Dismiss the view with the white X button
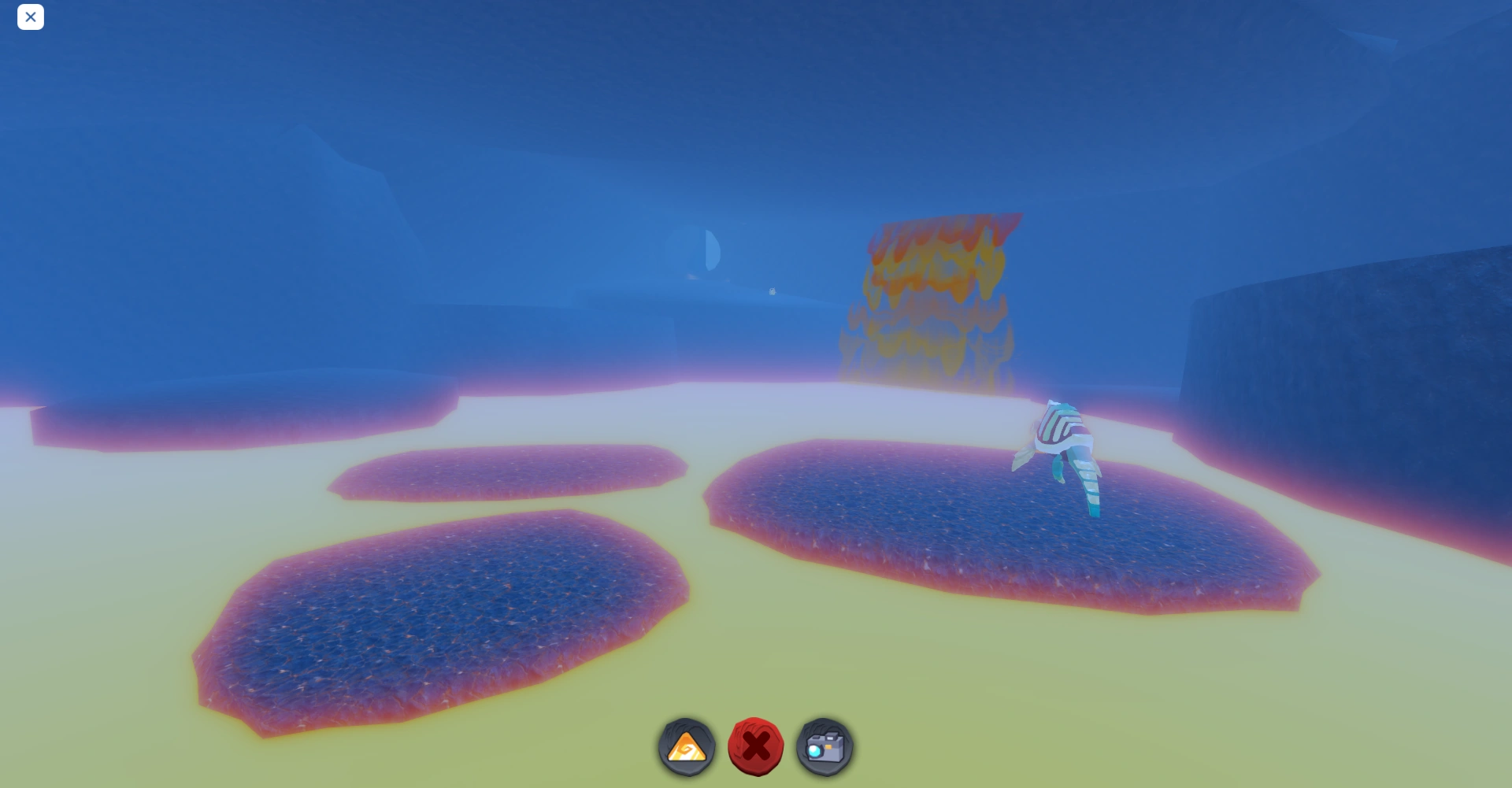The width and height of the screenshot is (1512, 788). 31,17
